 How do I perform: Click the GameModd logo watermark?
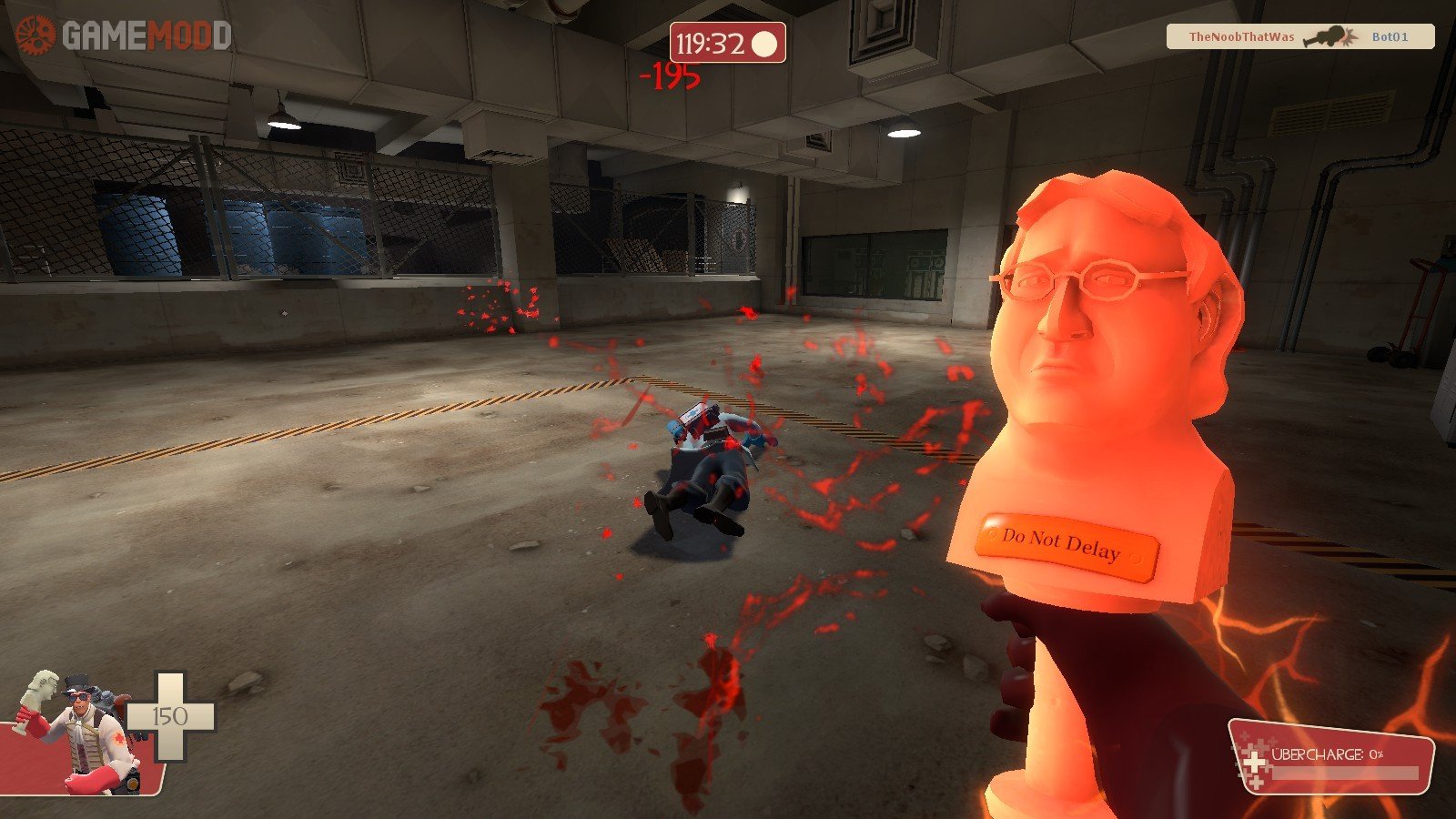pyautogui.click(x=124, y=36)
